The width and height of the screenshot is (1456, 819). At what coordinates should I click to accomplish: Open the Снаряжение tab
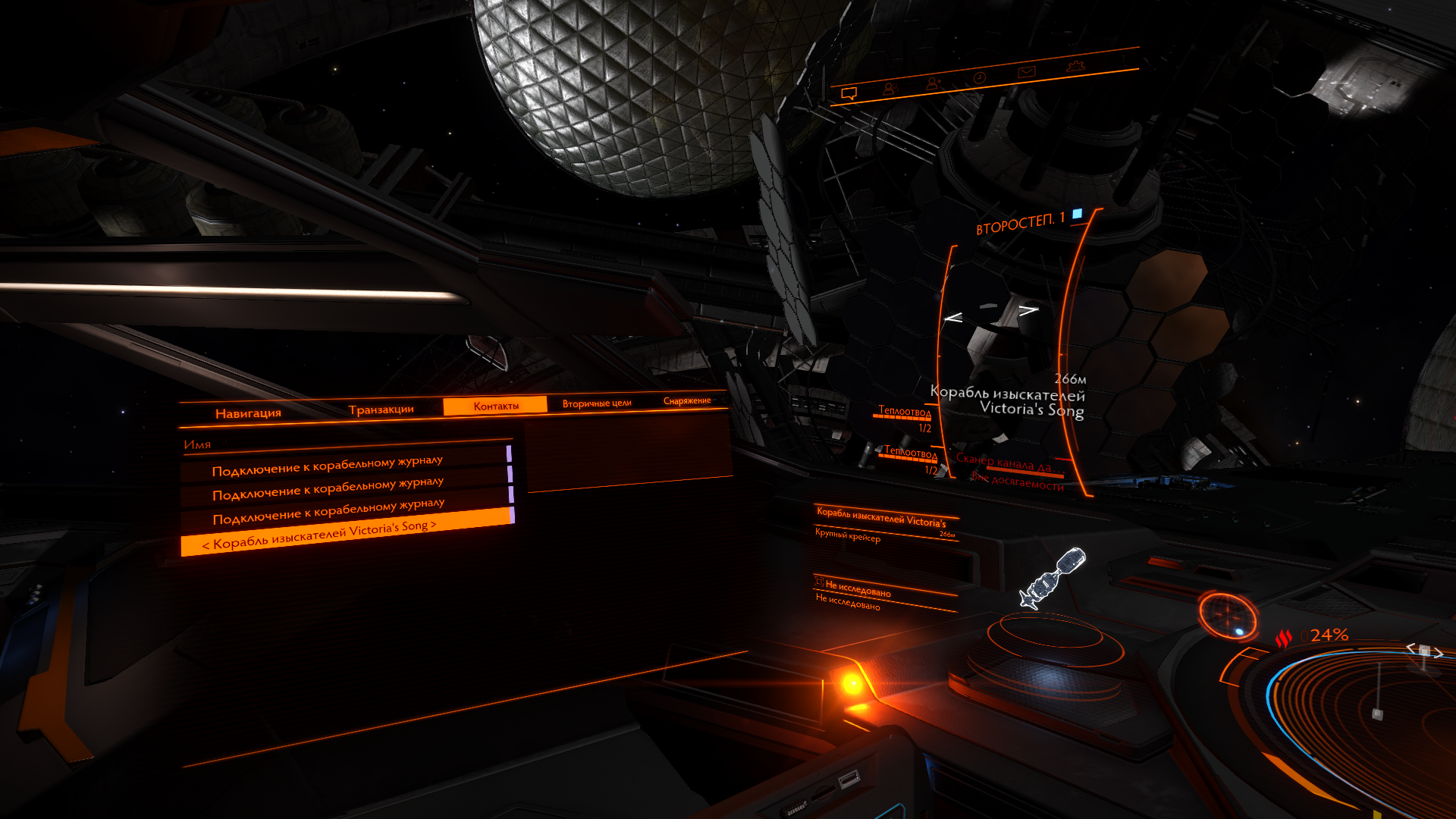[x=687, y=400]
